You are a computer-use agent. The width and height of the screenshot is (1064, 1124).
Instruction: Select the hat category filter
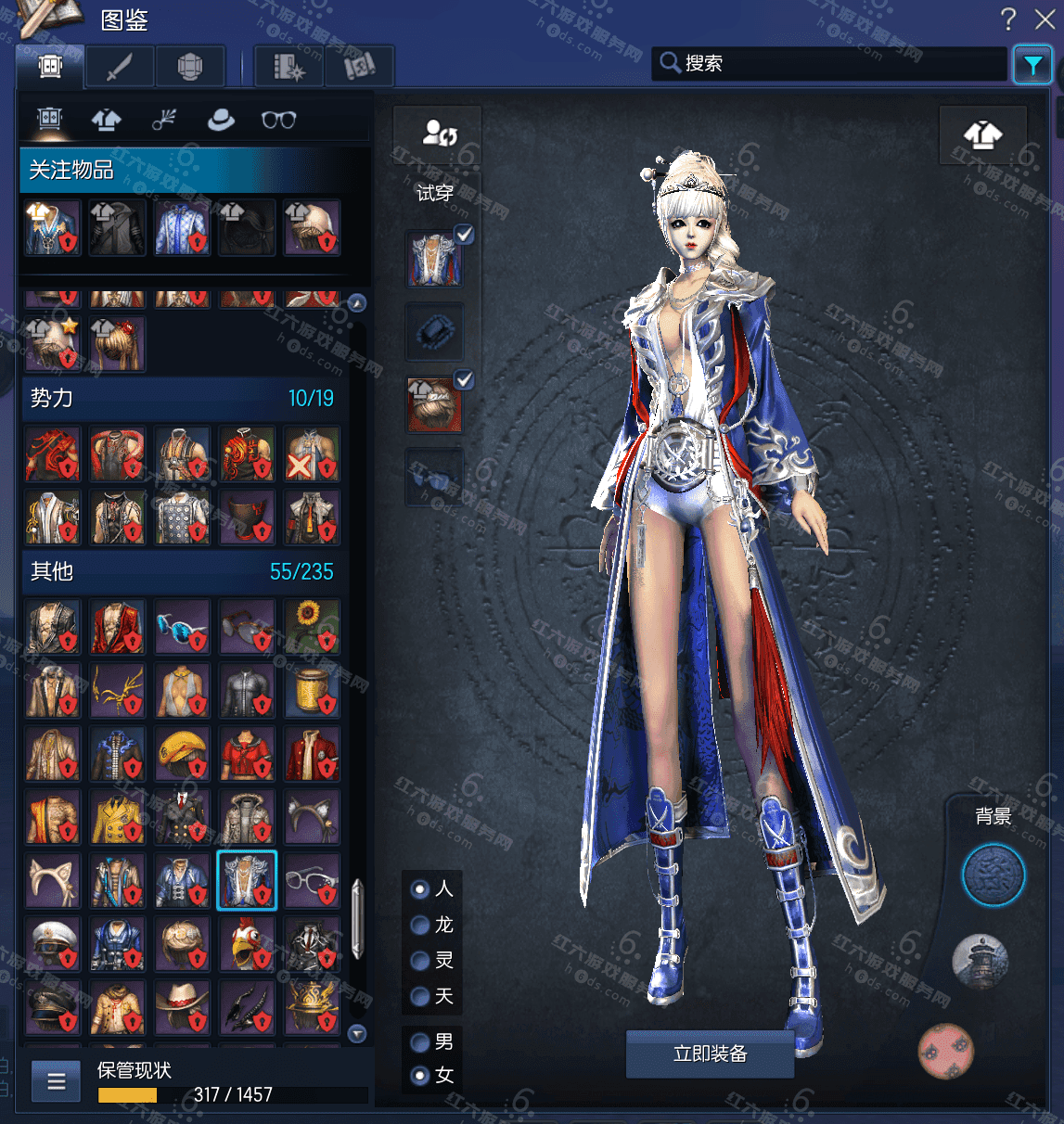point(221,120)
